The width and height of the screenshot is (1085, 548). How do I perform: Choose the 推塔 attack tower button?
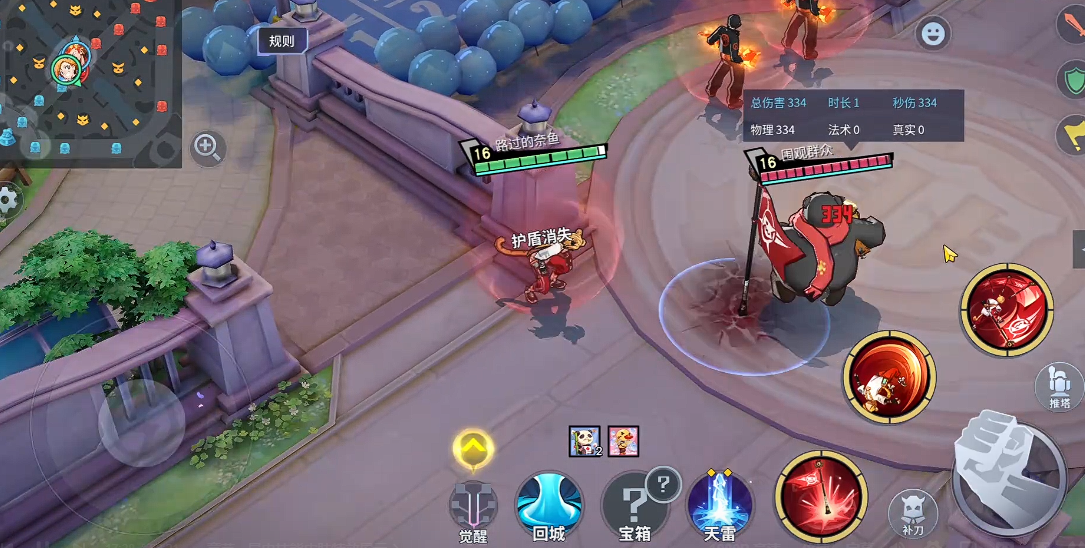(x=1060, y=386)
